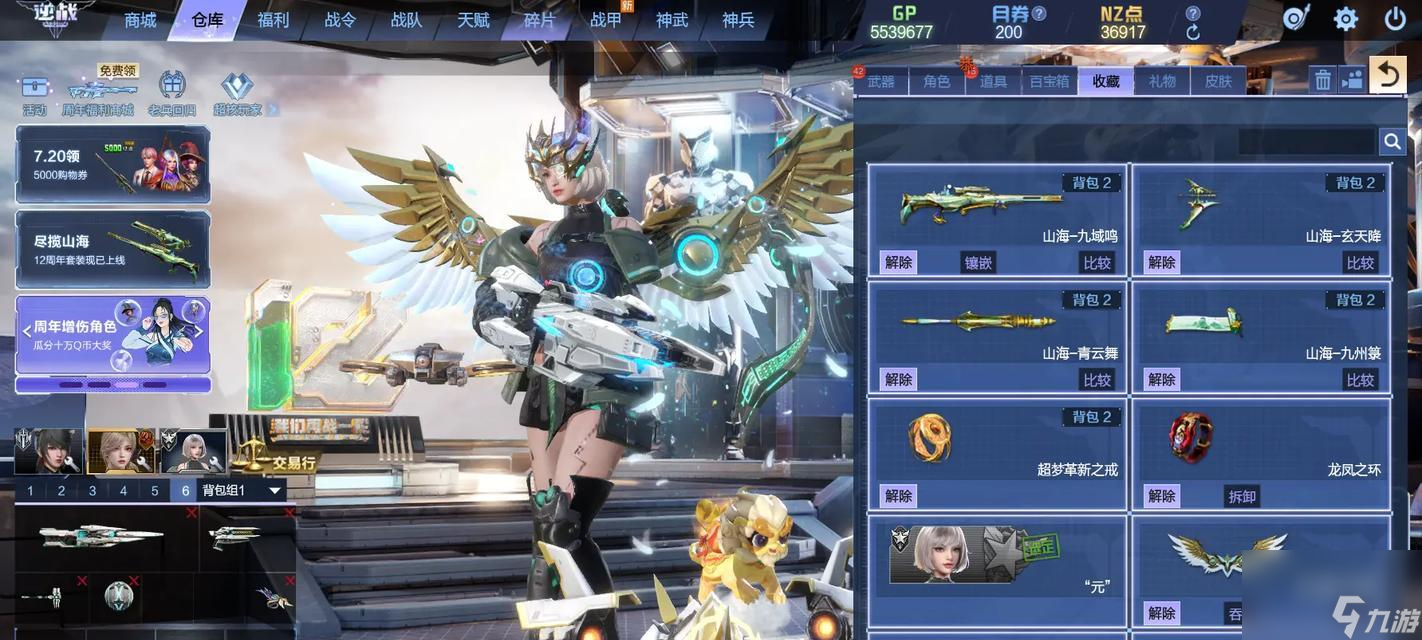Open the 神兵 weapons page
Viewport: 1422px width, 640px height.
[x=738, y=20]
